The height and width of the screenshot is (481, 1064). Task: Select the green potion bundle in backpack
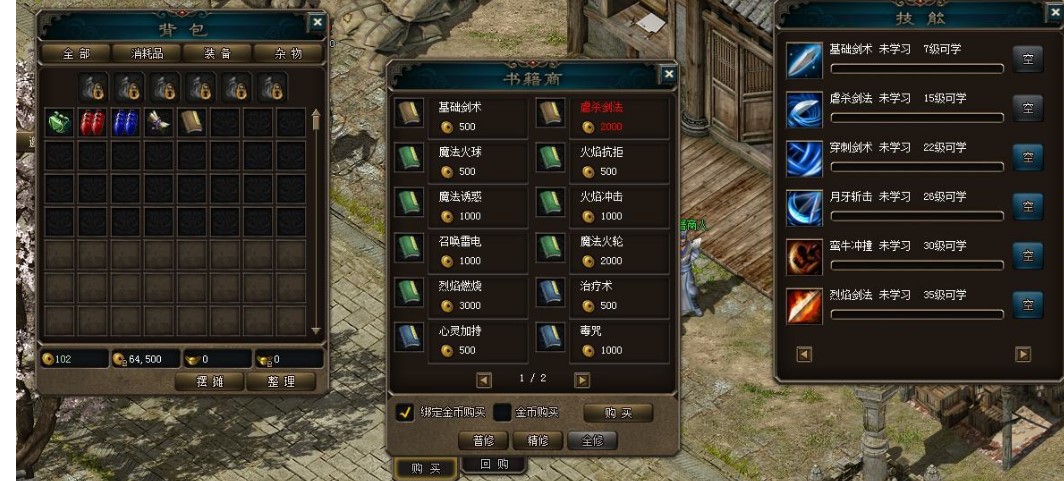pos(60,121)
